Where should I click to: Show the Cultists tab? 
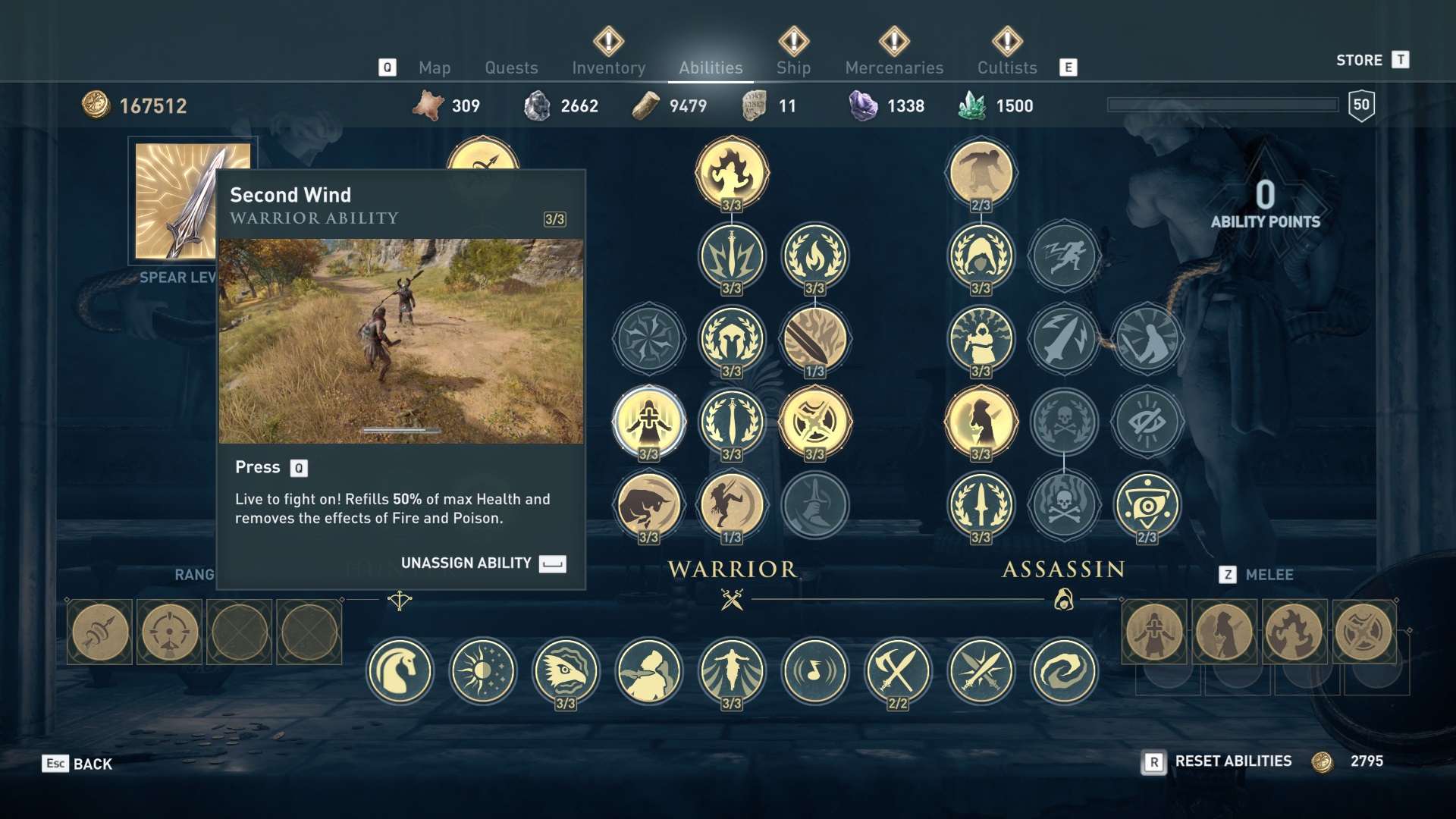coord(1007,67)
